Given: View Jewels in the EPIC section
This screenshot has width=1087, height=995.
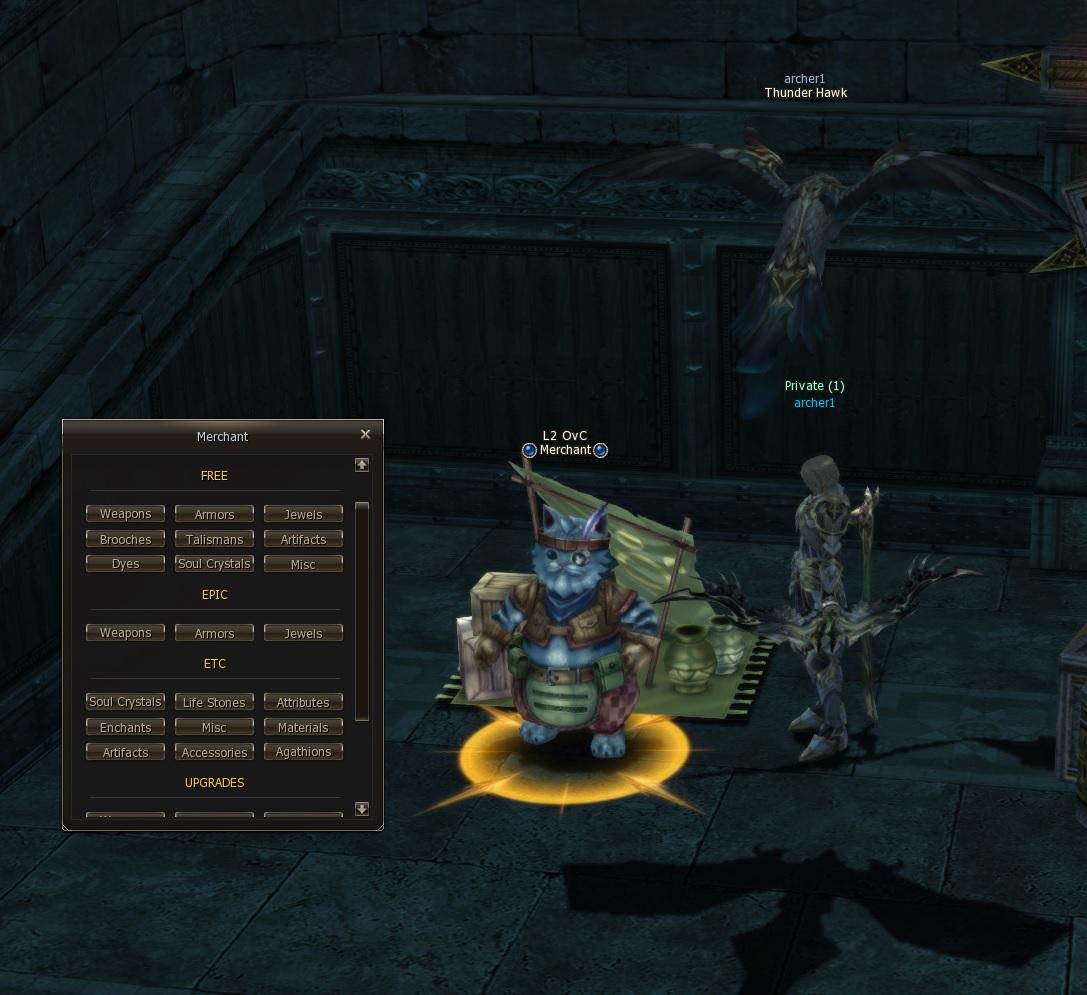Looking at the screenshot, I should pyautogui.click(x=303, y=633).
